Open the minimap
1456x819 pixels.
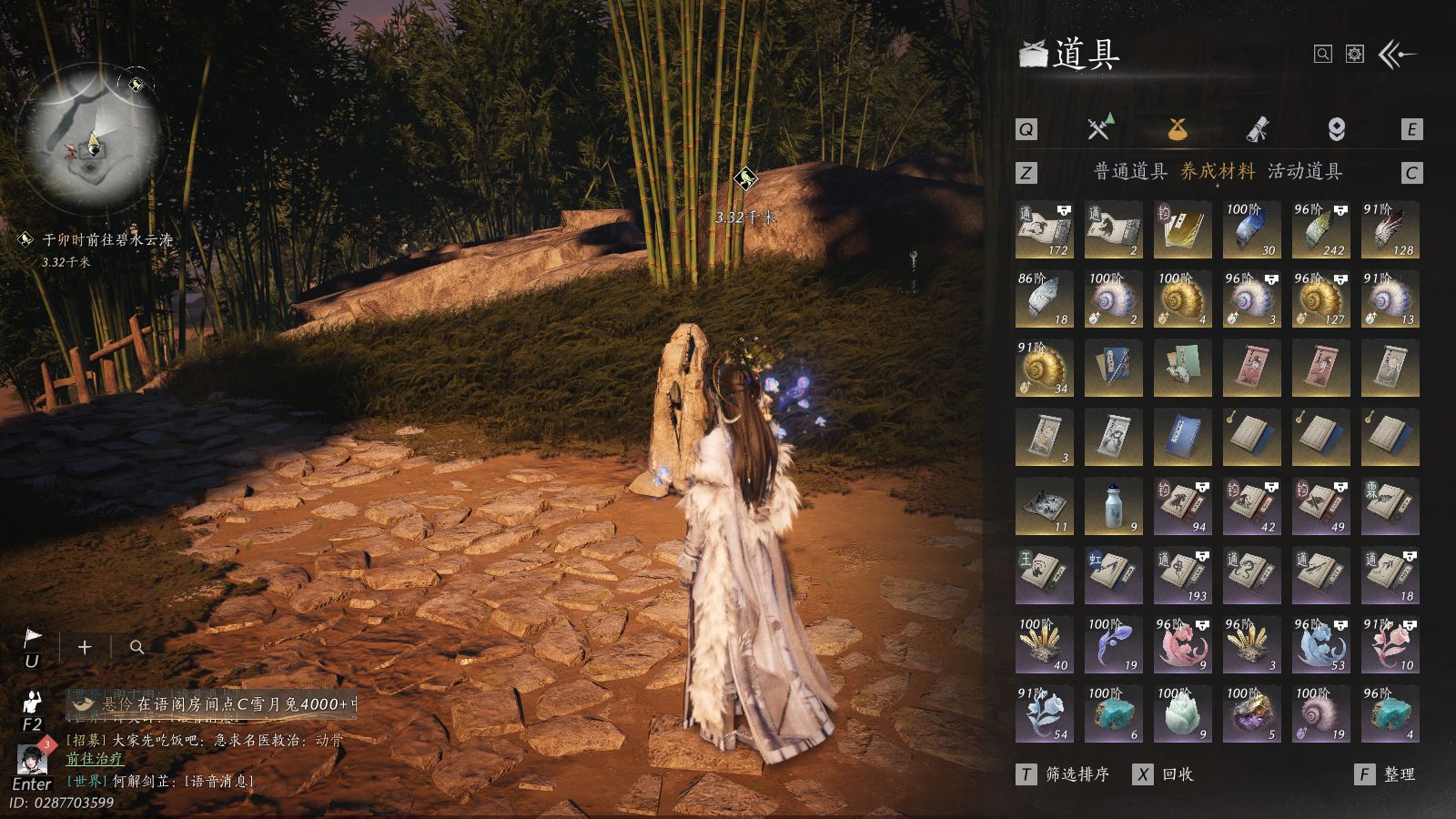coord(93,138)
